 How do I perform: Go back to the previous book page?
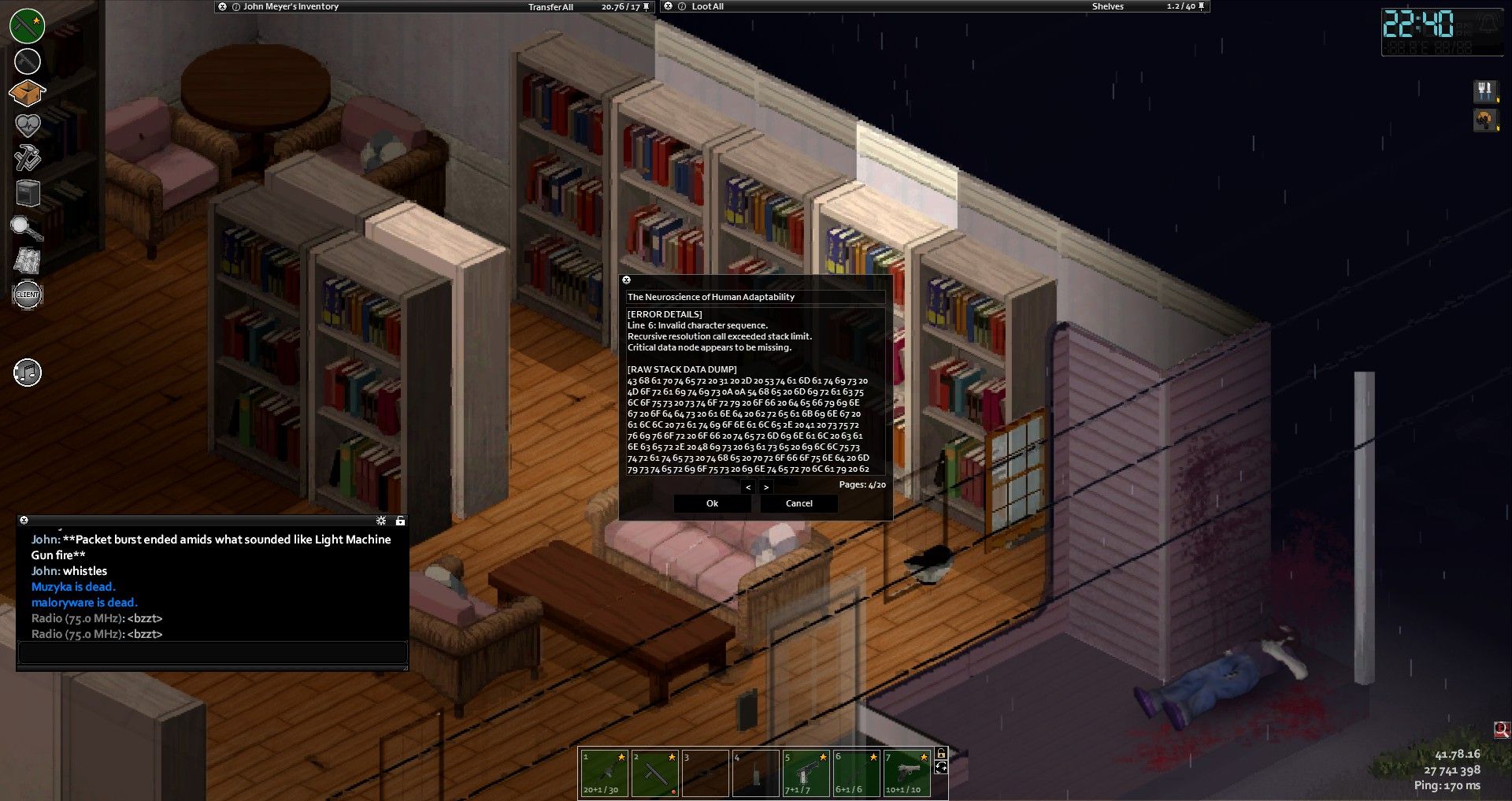(748, 488)
